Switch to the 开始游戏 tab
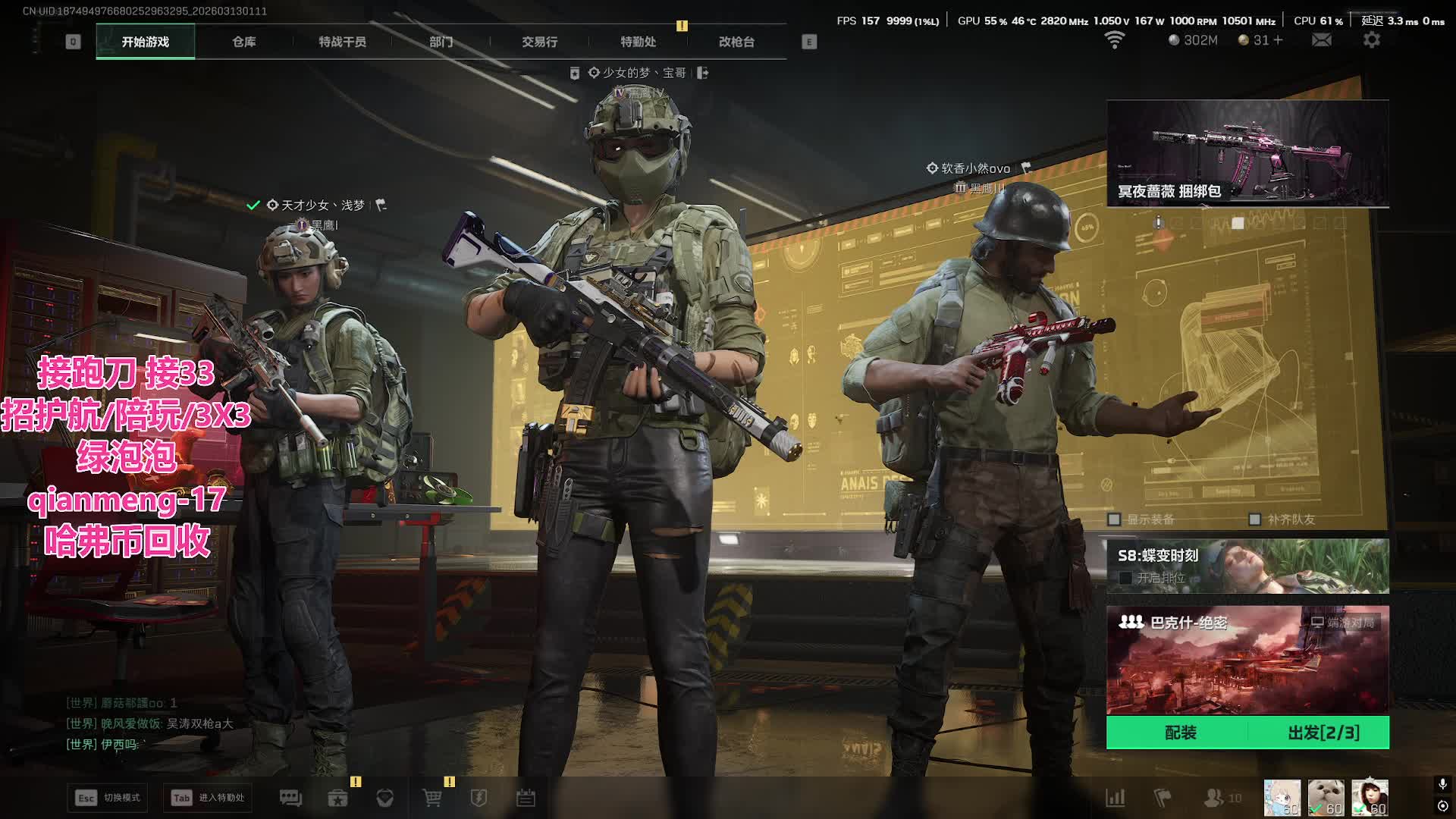Image resolution: width=1456 pixels, height=819 pixels. coord(145,42)
